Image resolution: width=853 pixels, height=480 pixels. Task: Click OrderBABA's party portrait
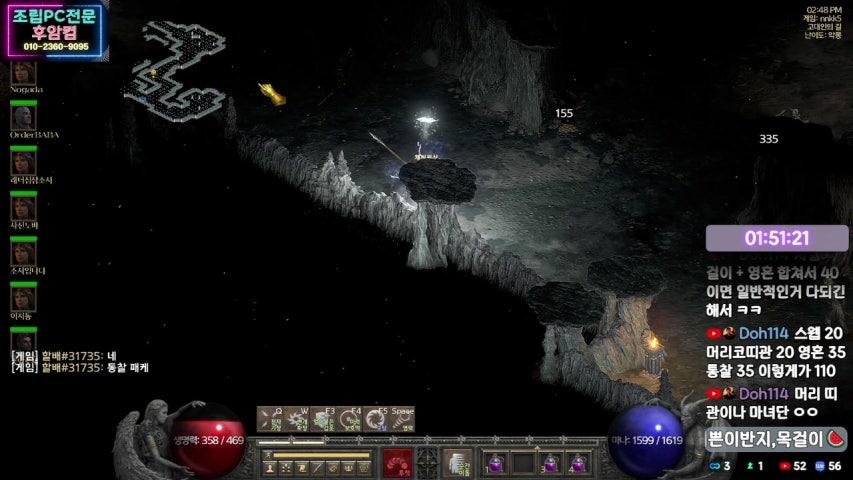point(23,117)
